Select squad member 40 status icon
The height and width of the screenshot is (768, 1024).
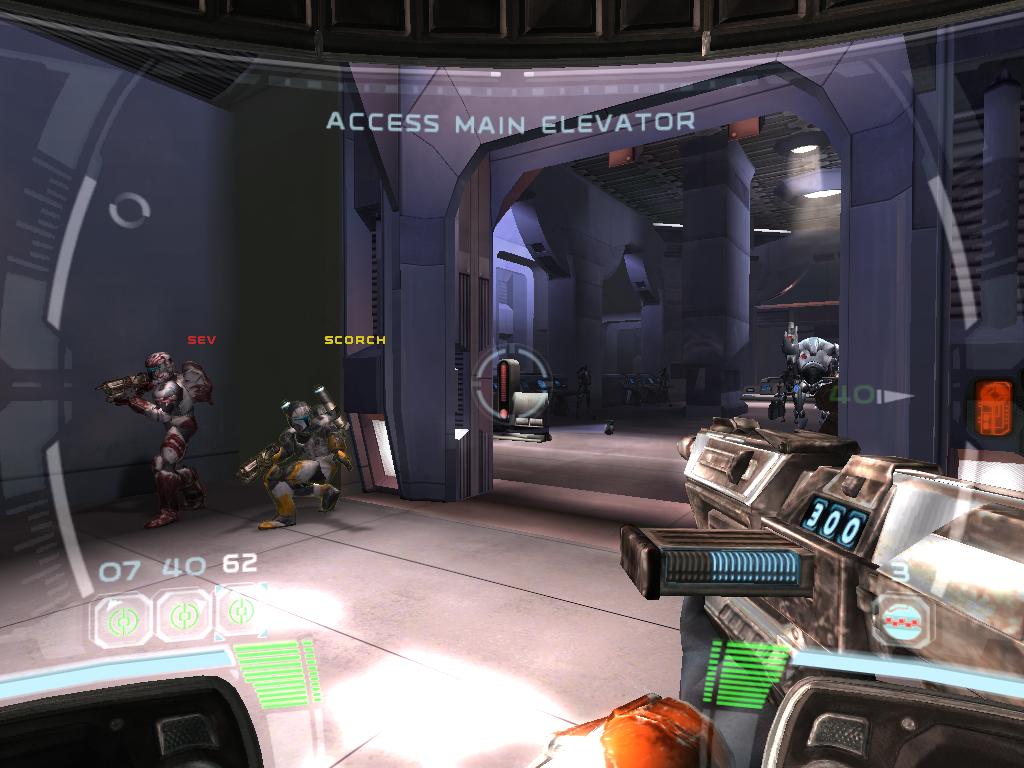tap(182, 616)
